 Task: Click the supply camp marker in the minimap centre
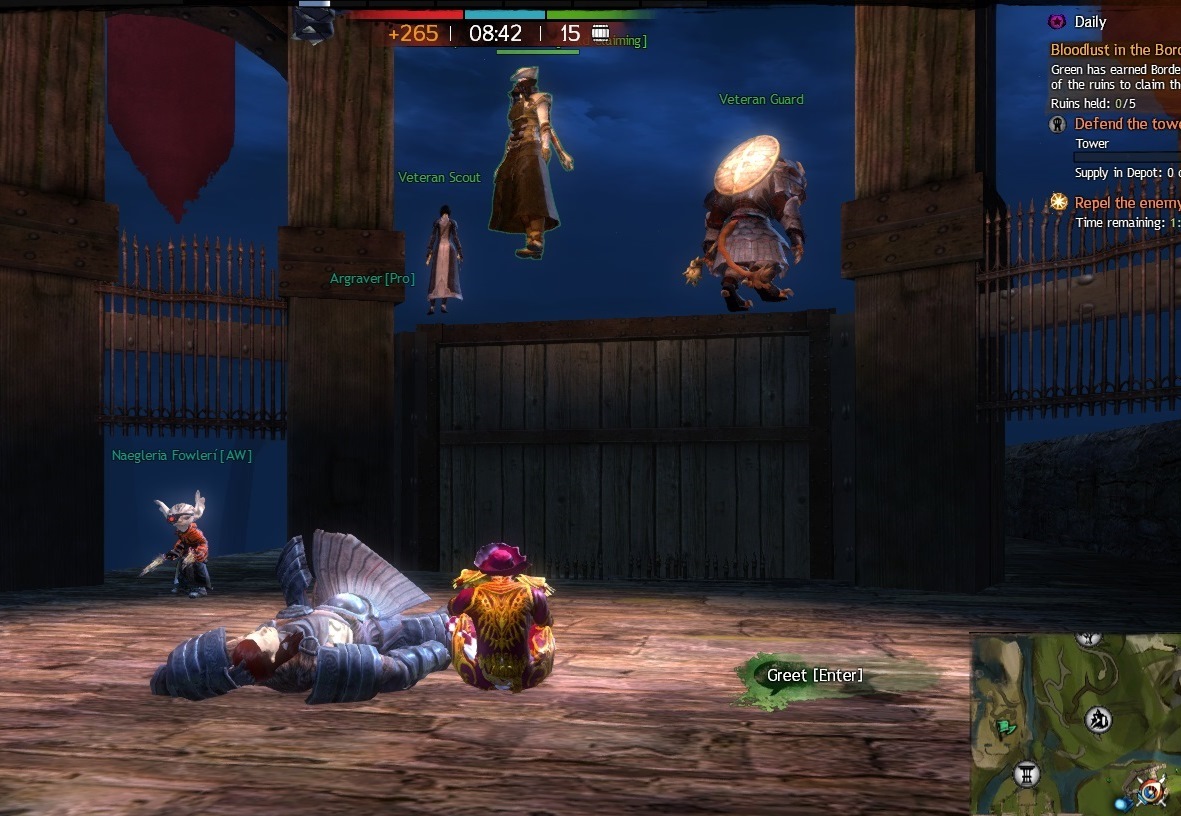[x=1100, y=719]
